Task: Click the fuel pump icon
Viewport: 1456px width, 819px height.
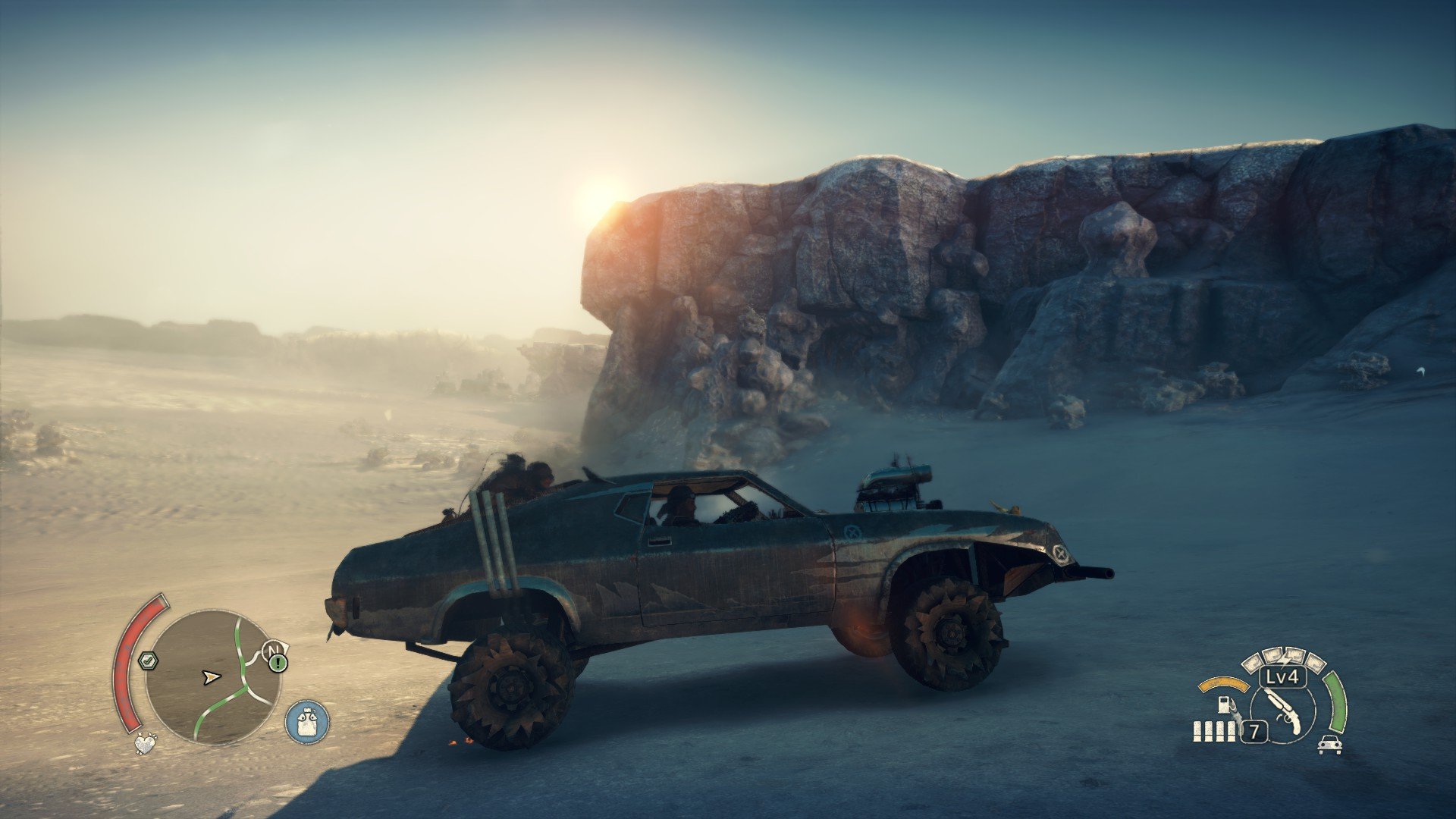Action: pyautogui.click(x=1225, y=704)
